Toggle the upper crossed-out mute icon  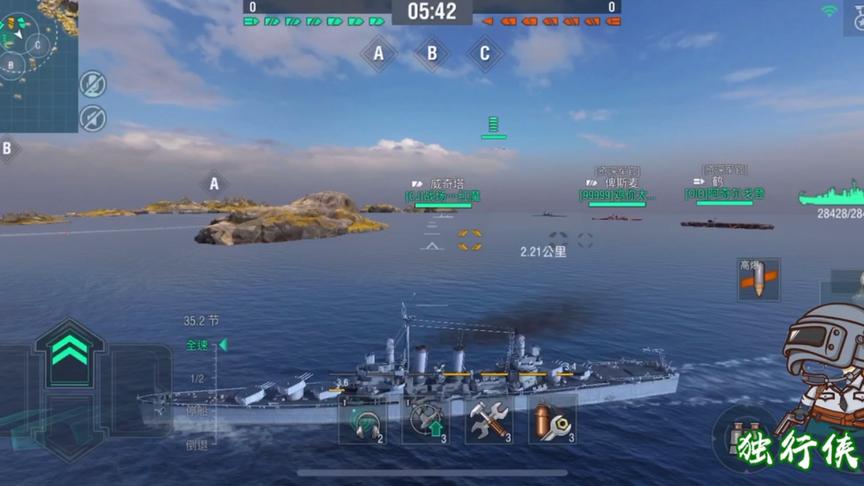(x=93, y=84)
